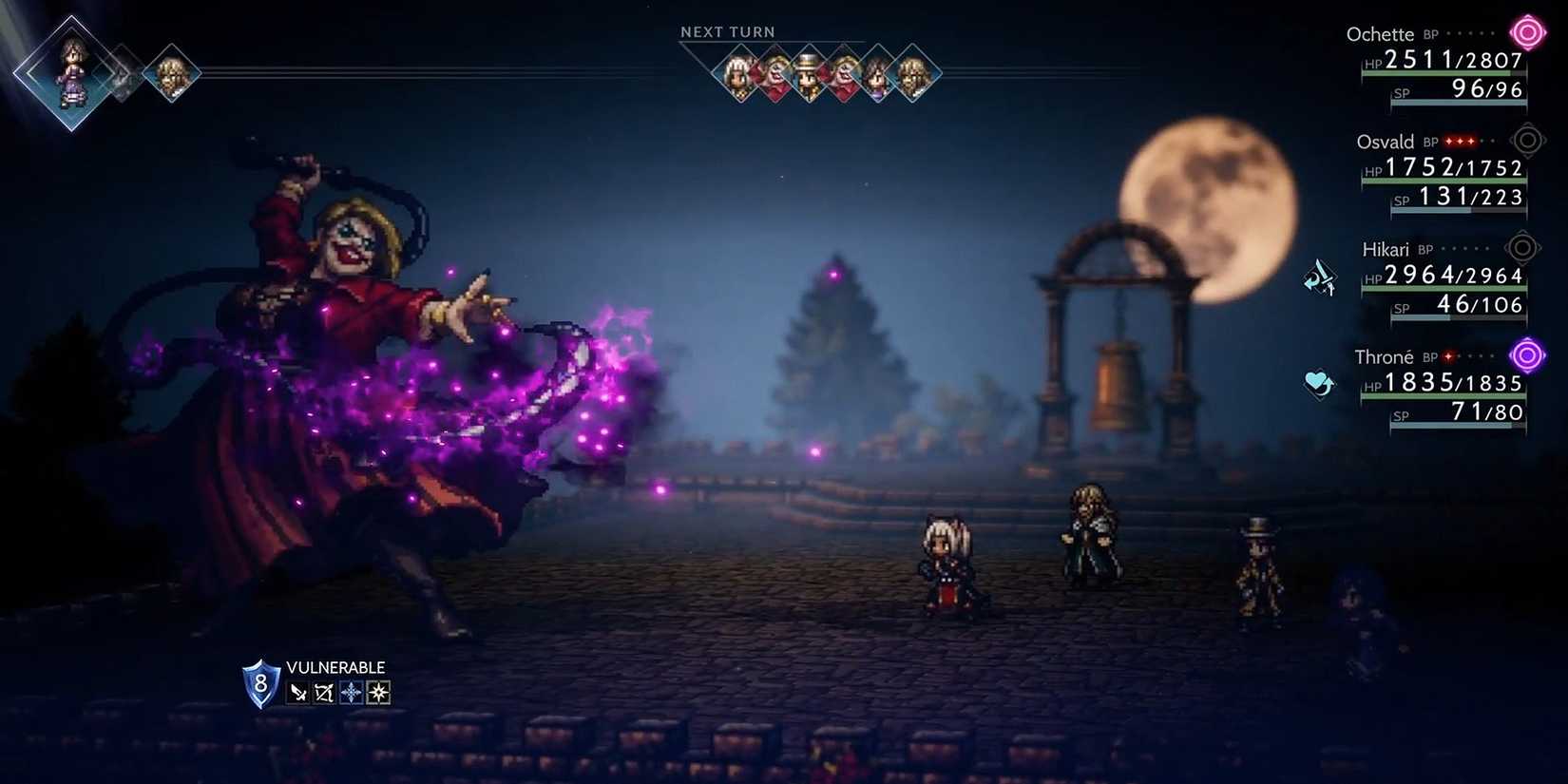Expand Osvald's three red BP dots
The width and height of the screenshot is (1568, 784).
point(1459,142)
